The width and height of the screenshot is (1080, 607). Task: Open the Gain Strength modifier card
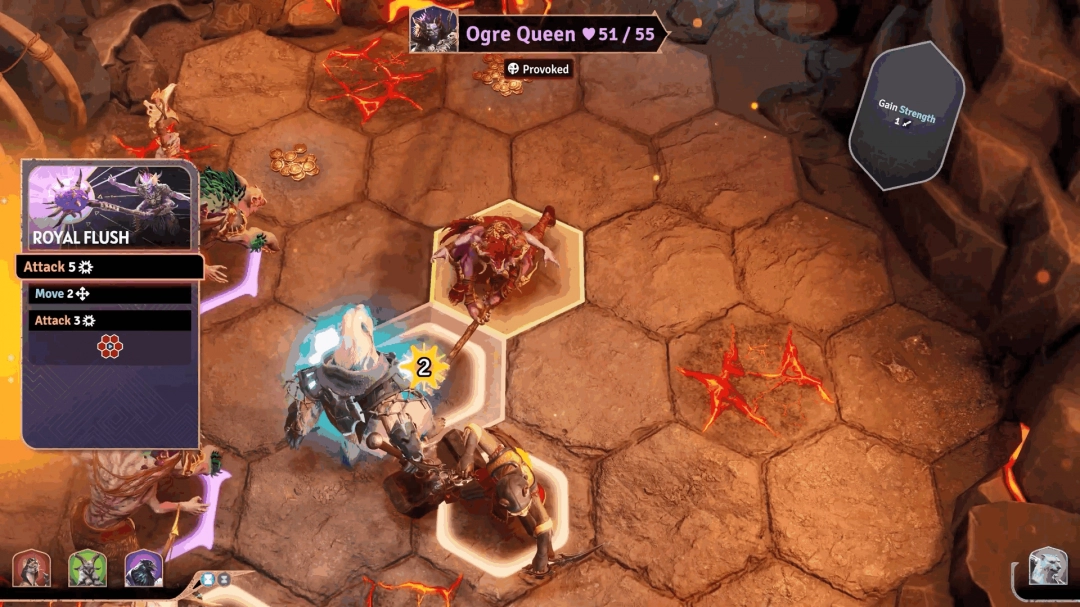click(x=906, y=113)
